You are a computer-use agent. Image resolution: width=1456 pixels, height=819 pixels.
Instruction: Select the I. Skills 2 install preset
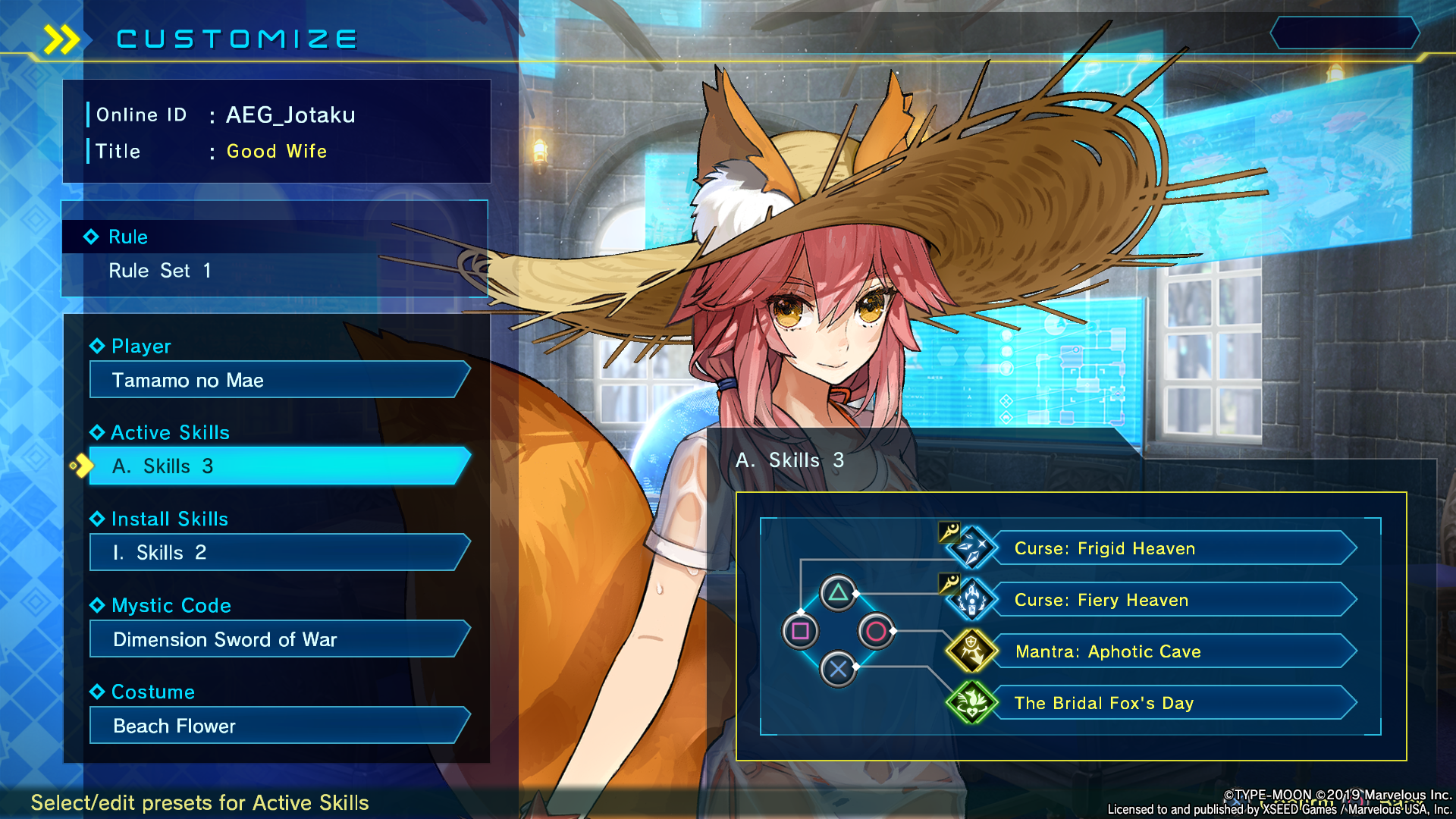(x=278, y=553)
